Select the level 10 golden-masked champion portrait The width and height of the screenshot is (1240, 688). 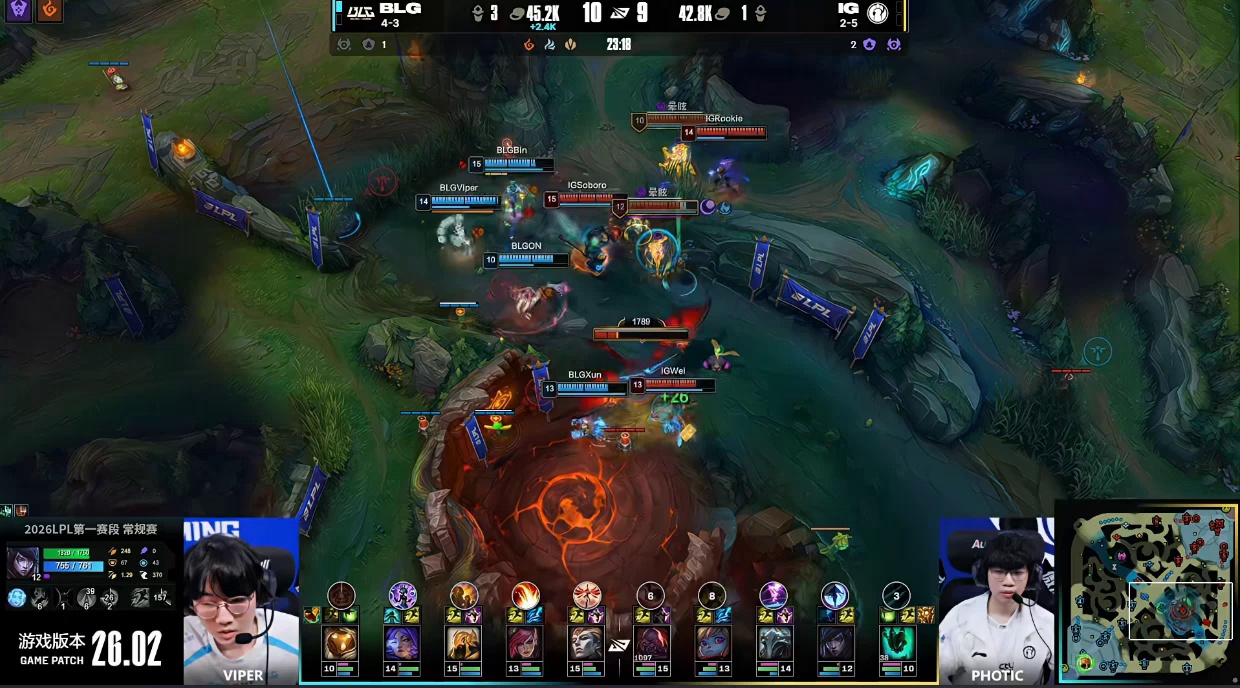[x=341, y=642]
